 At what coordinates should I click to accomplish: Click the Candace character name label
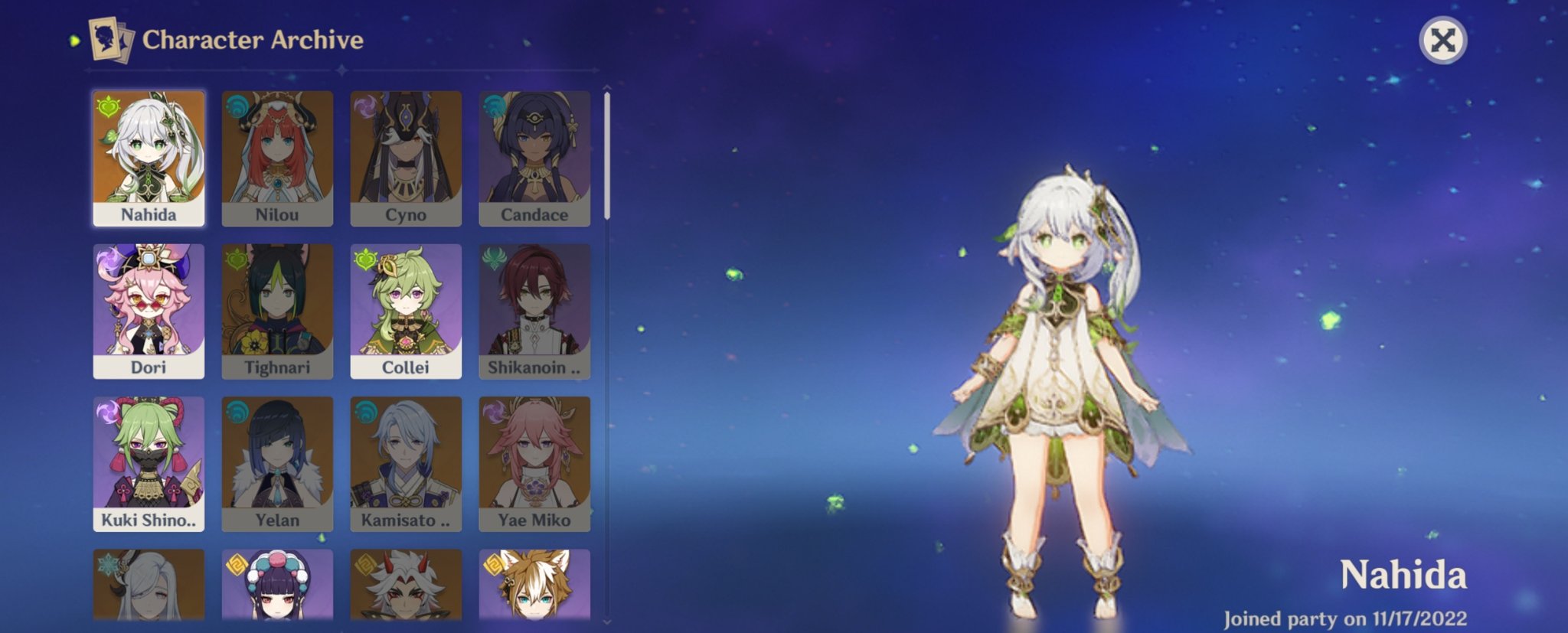coord(534,215)
